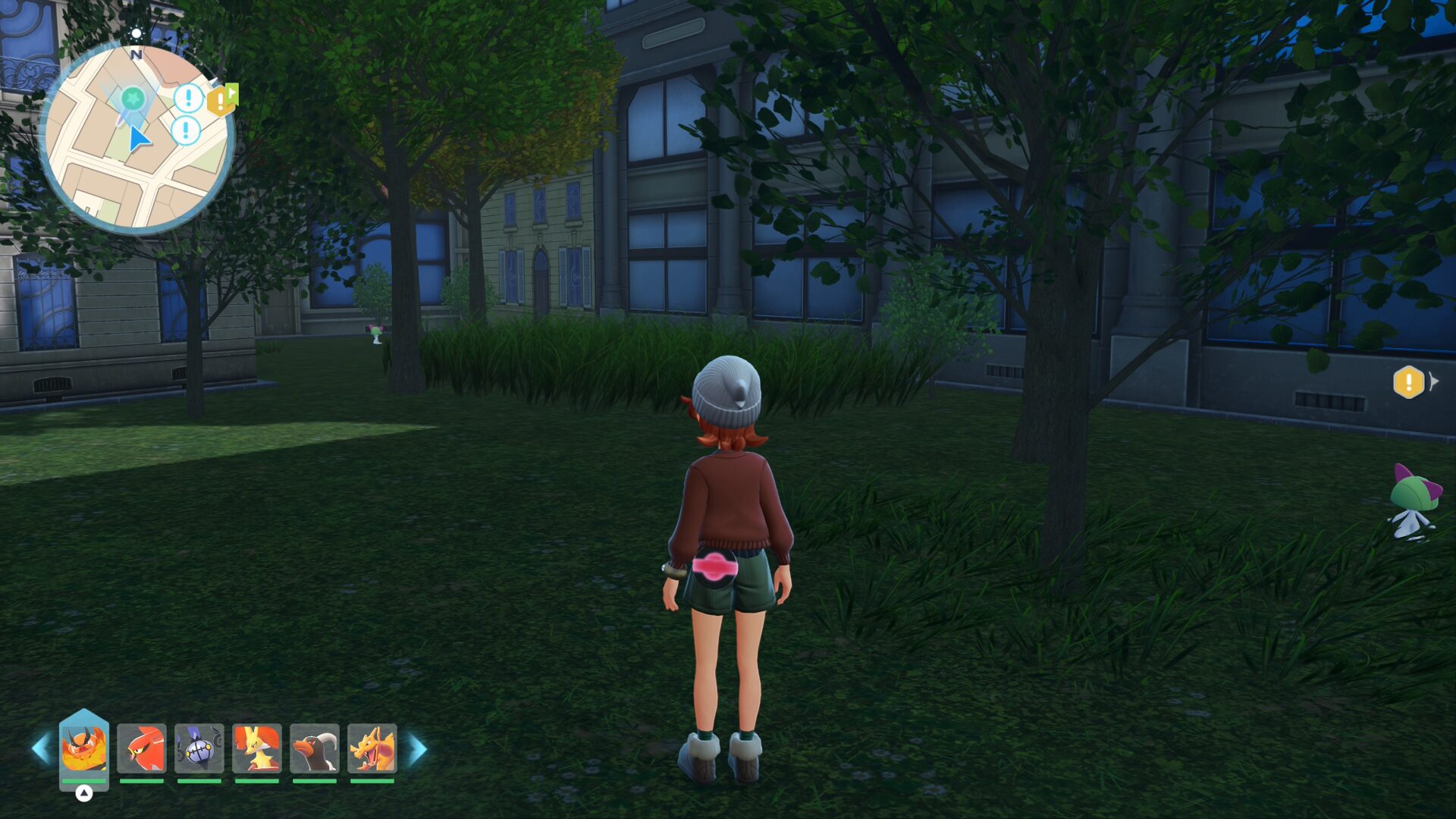
Task: Choose Talonflame from the party bar
Action: (x=142, y=748)
